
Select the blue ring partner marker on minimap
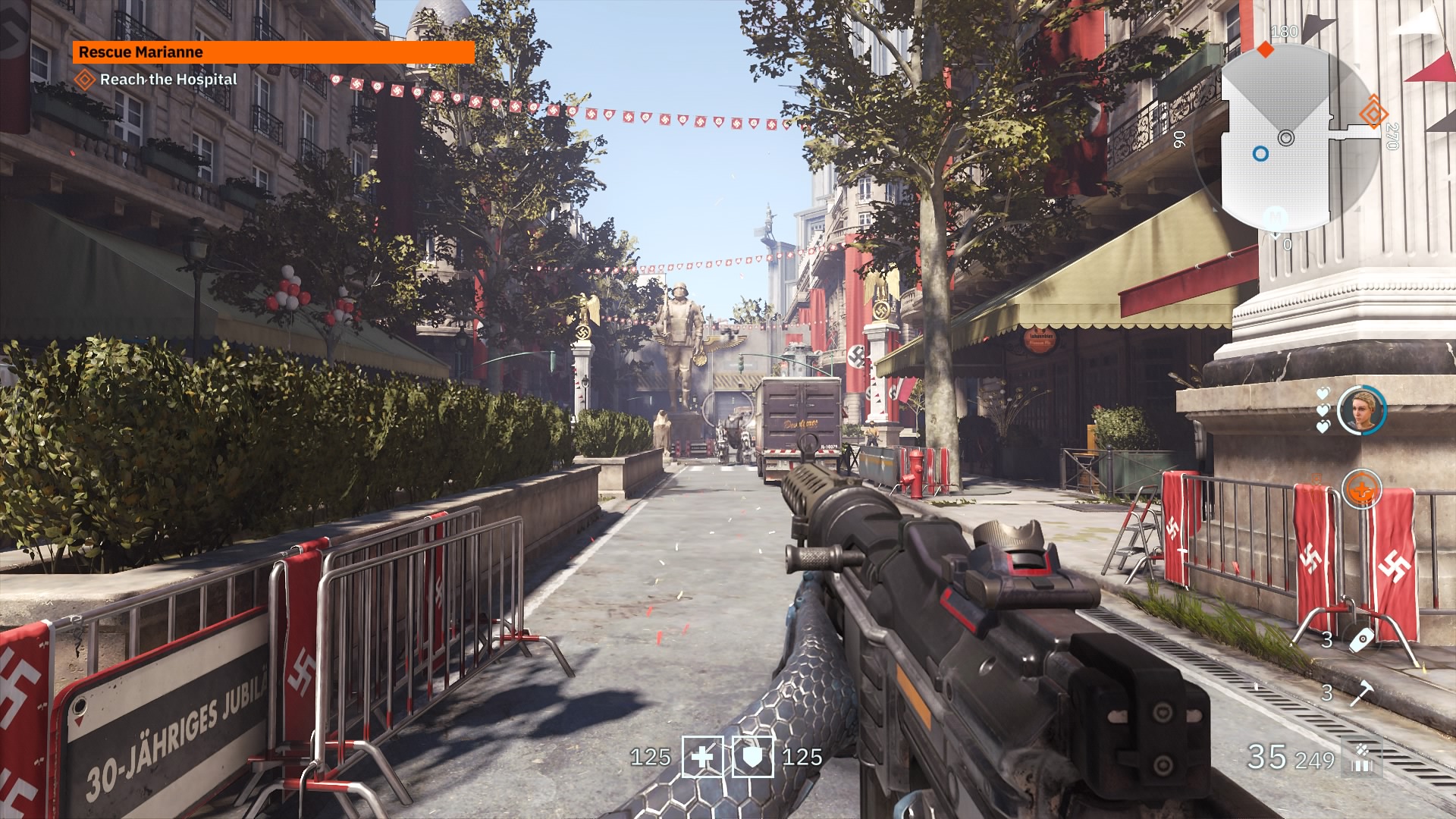[1260, 154]
